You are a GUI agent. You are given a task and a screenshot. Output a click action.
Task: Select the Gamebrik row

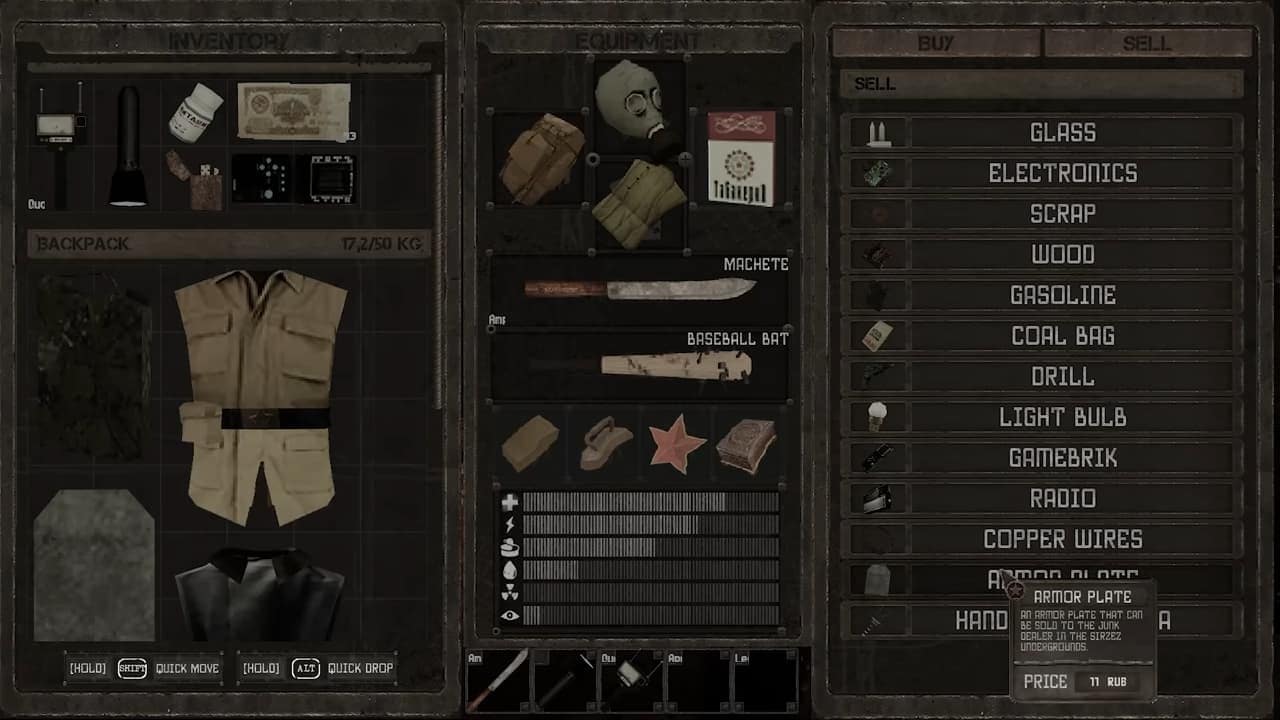(x=1062, y=458)
